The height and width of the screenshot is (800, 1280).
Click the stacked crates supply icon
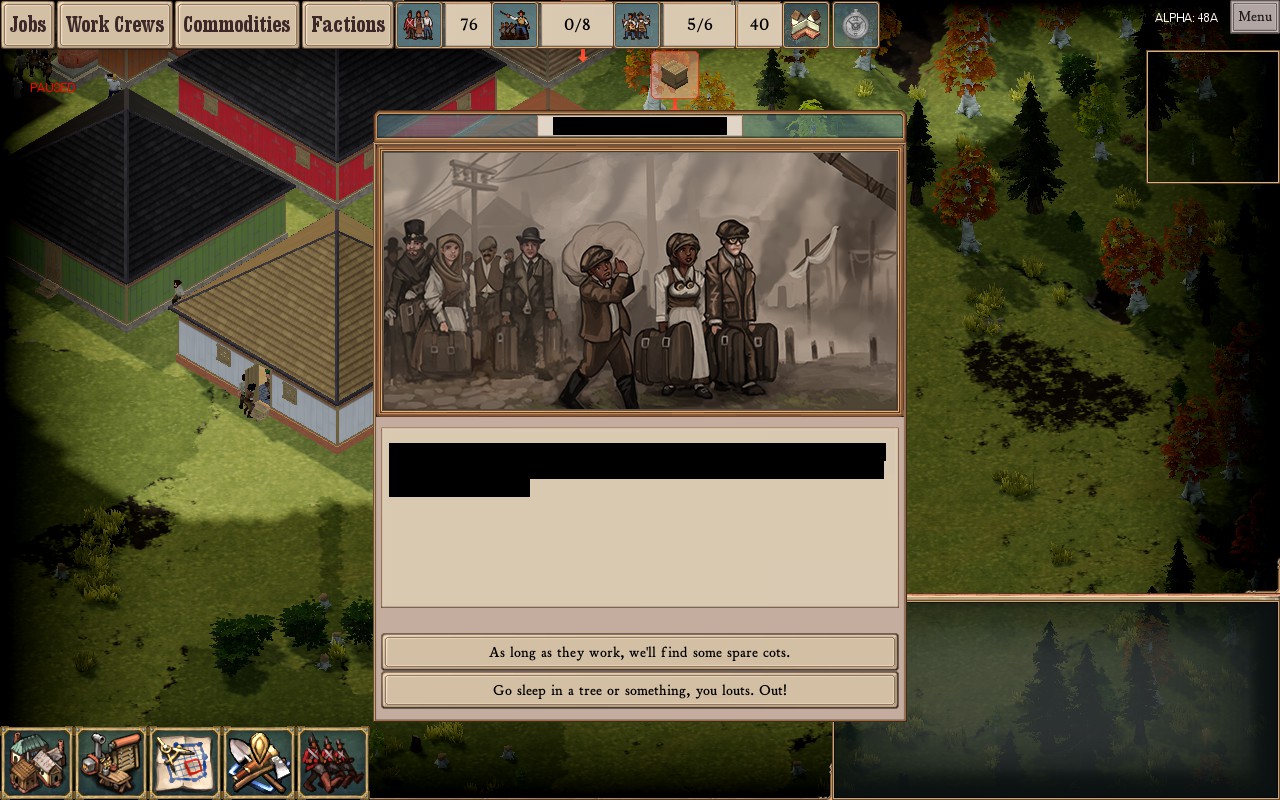pyautogui.click(x=805, y=23)
